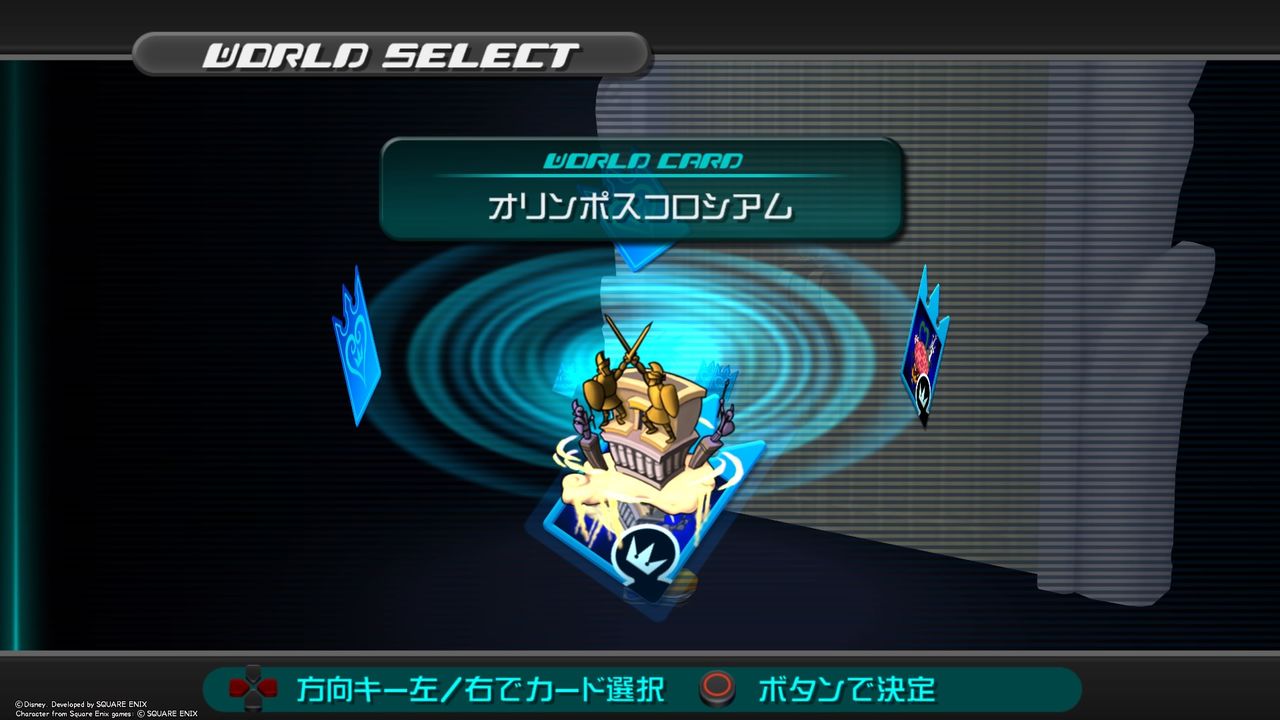This screenshot has height=720, width=1280.
Task: Expand the card name panel showing オリンポスコロシアム
Action: click(640, 207)
